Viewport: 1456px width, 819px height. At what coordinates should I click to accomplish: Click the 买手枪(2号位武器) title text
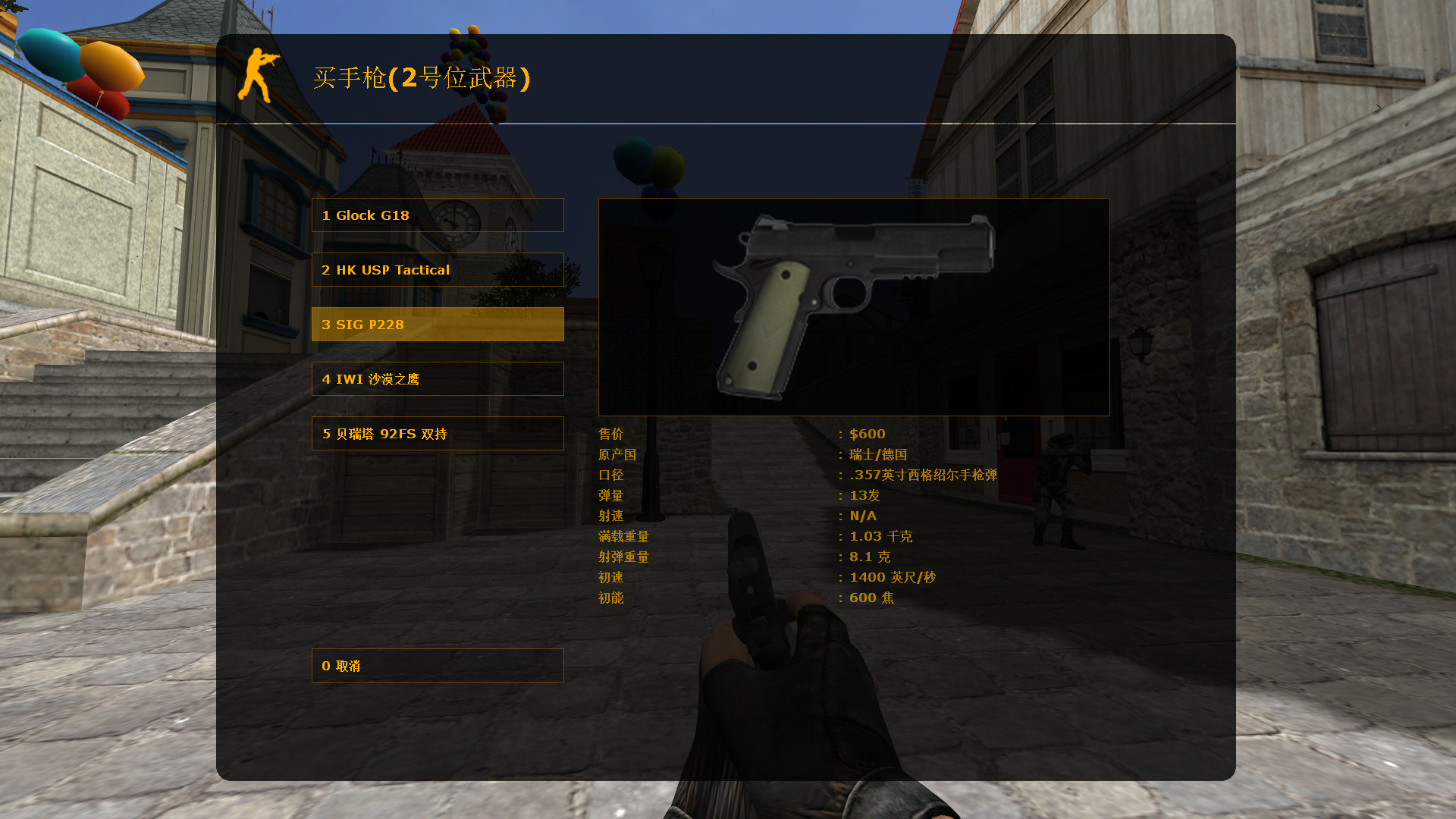[x=422, y=77]
